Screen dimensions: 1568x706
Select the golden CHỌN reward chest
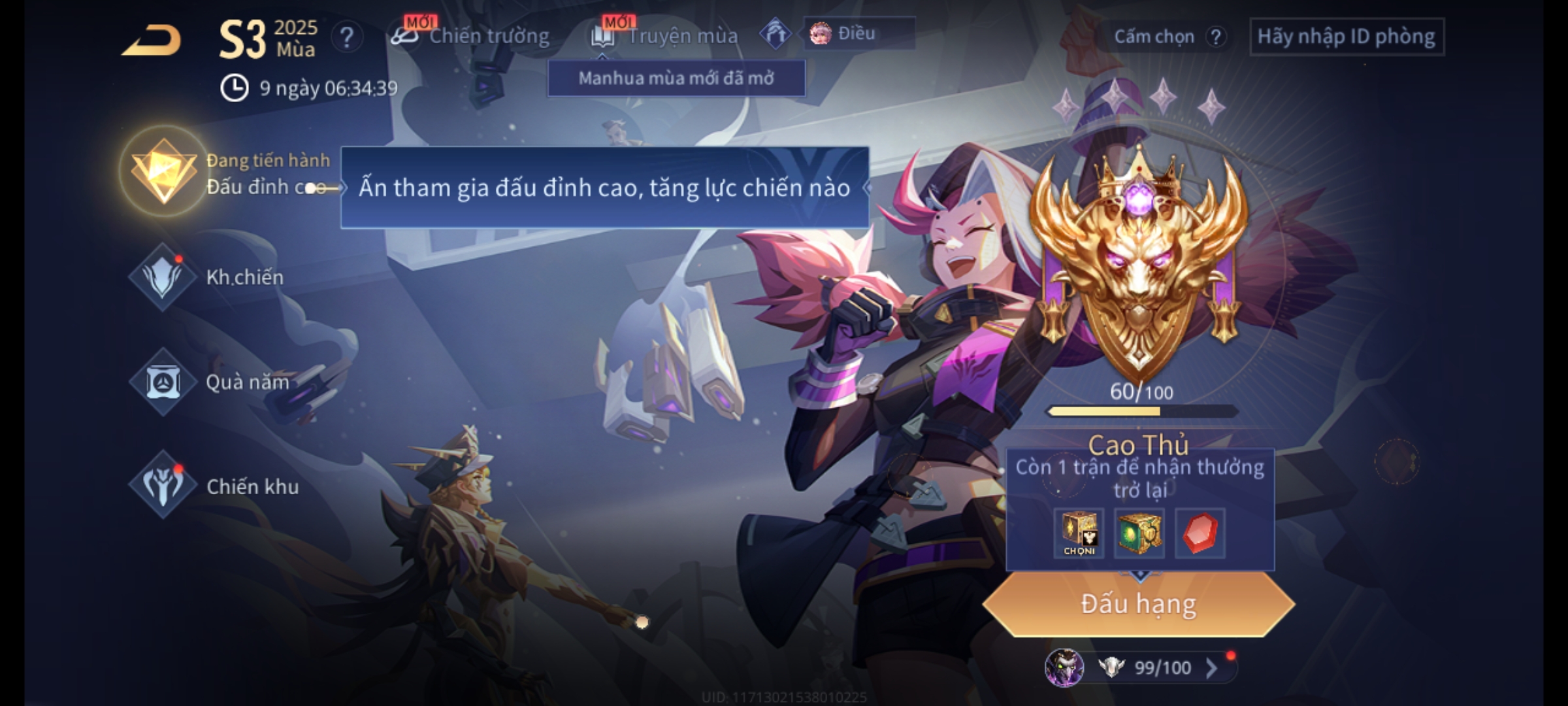[x=1079, y=533]
